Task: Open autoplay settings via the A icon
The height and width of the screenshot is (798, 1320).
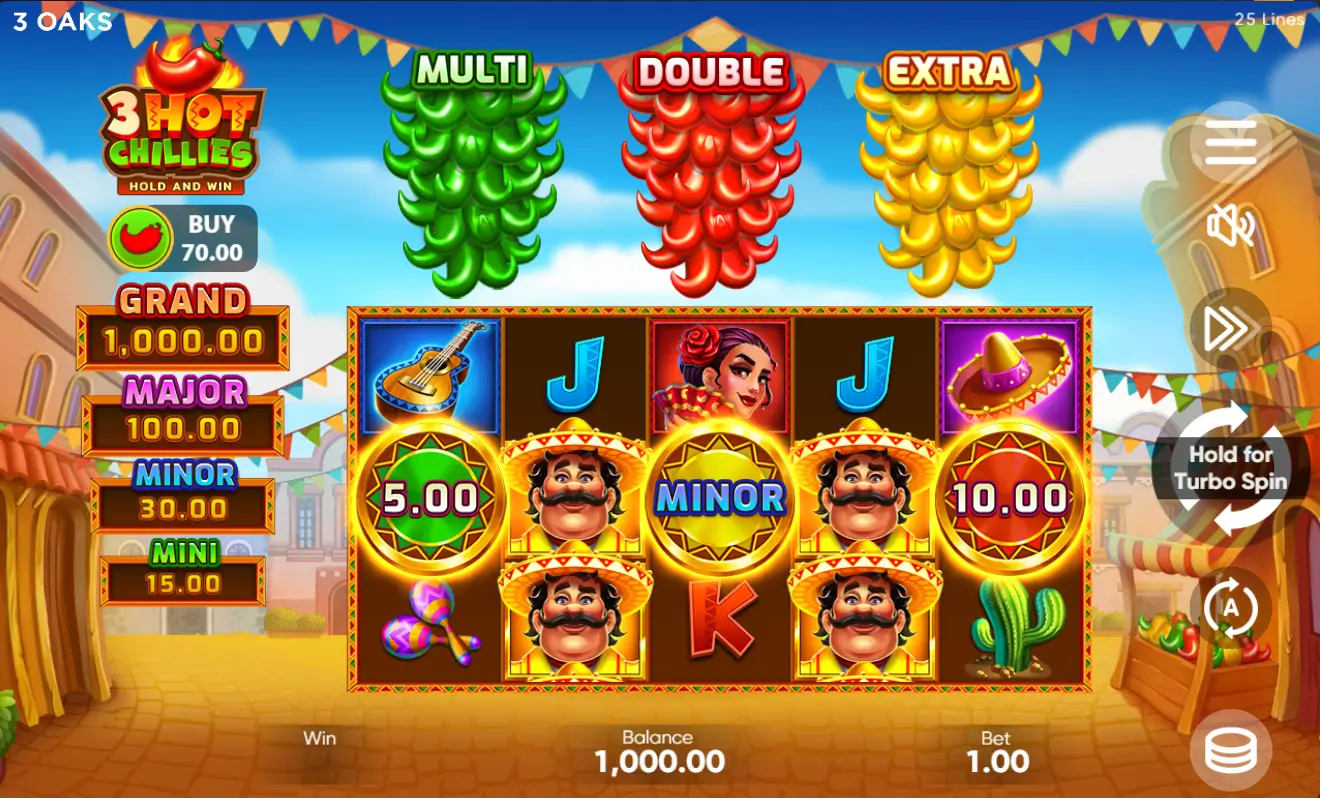Action: (1233, 605)
